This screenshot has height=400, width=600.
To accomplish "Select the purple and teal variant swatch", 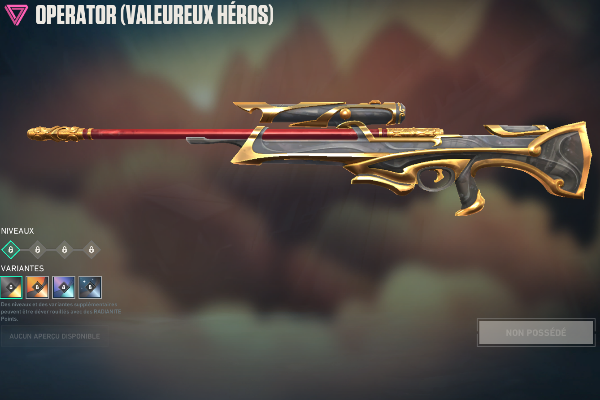I will click(x=63, y=288).
